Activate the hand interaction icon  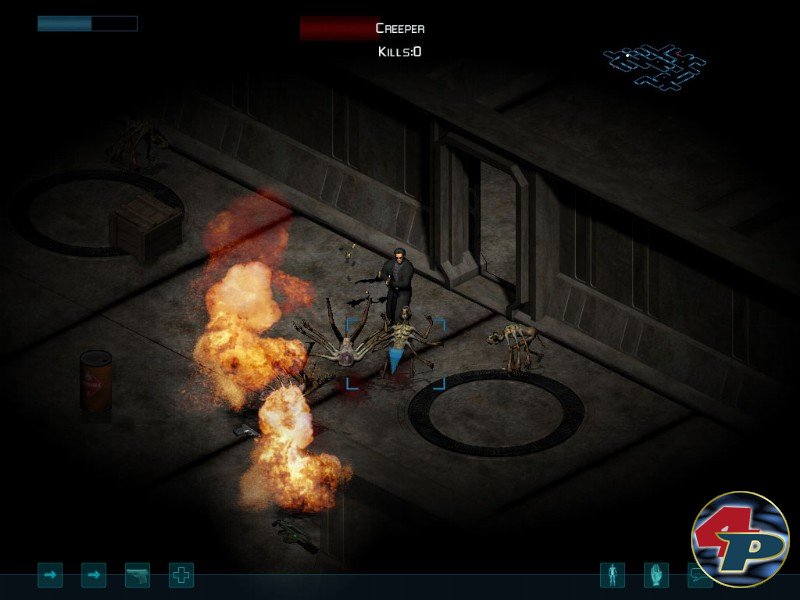tap(656, 575)
